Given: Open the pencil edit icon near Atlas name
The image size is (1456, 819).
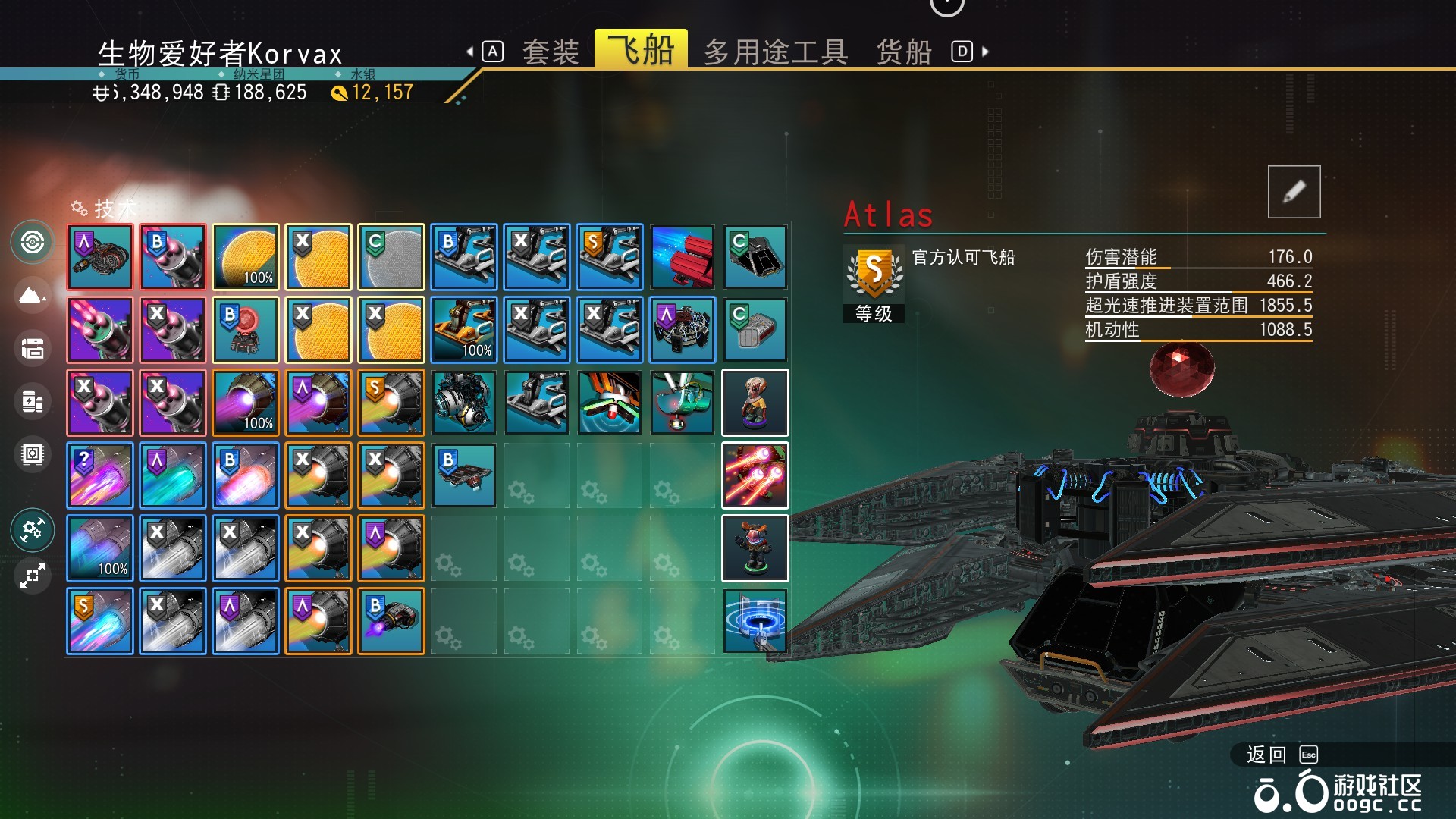Looking at the screenshot, I should click(x=1294, y=191).
